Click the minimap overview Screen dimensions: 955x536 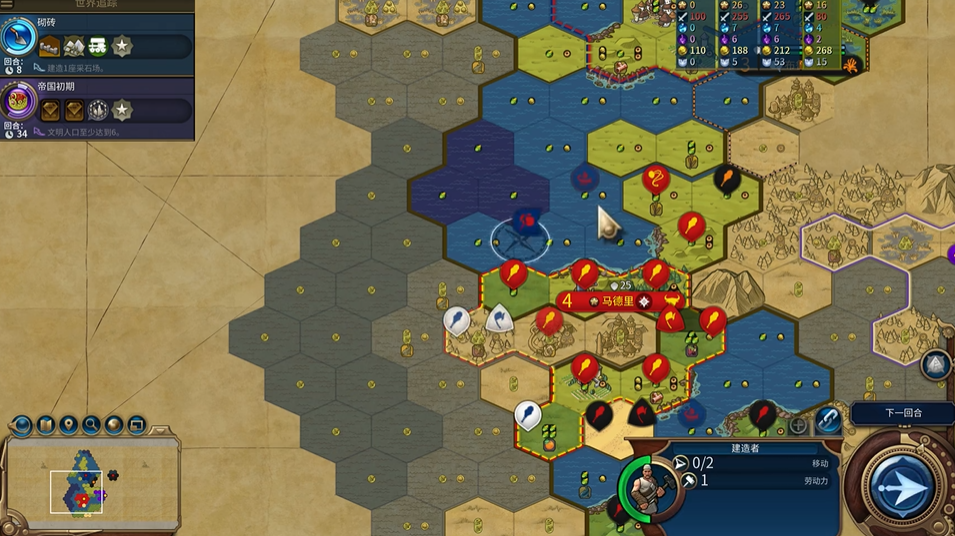(x=88, y=484)
